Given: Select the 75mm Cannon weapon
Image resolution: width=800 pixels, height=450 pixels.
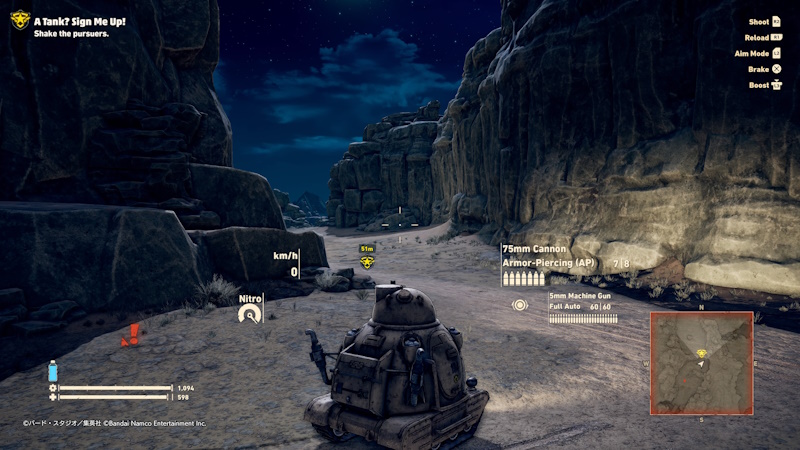Looking at the screenshot, I should coord(534,249).
